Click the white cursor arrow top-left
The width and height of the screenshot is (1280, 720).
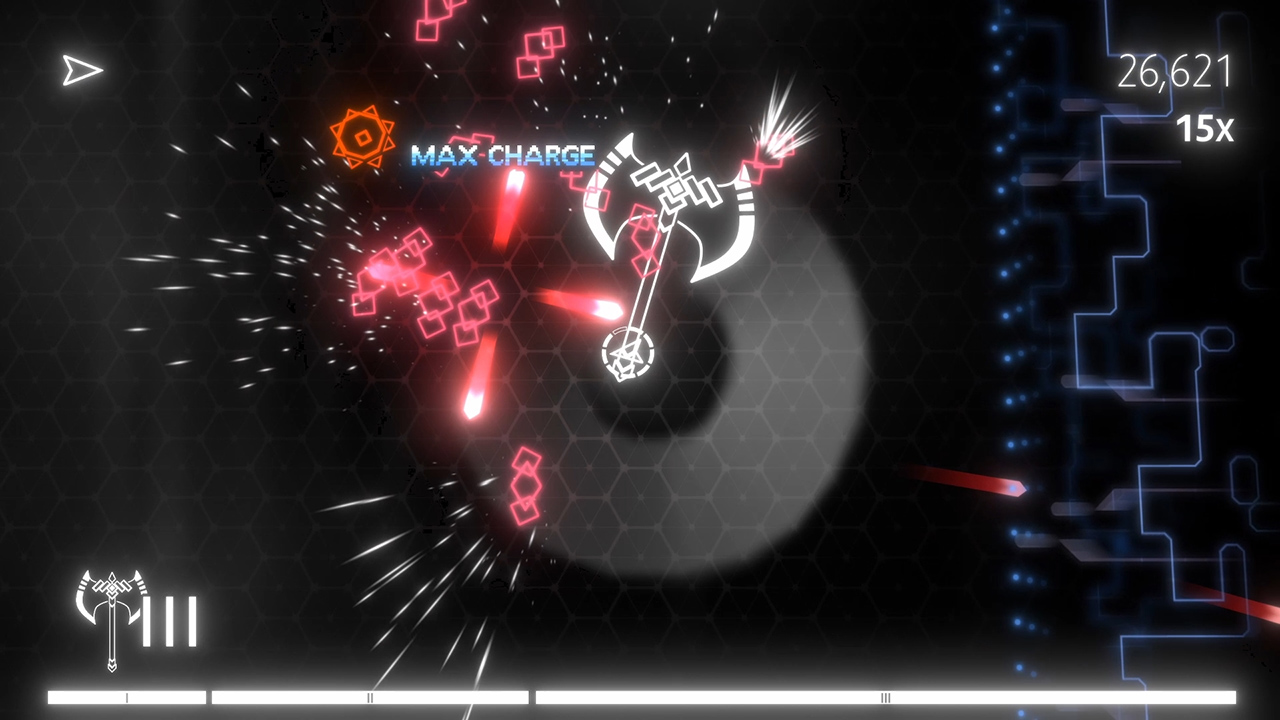tap(80, 70)
